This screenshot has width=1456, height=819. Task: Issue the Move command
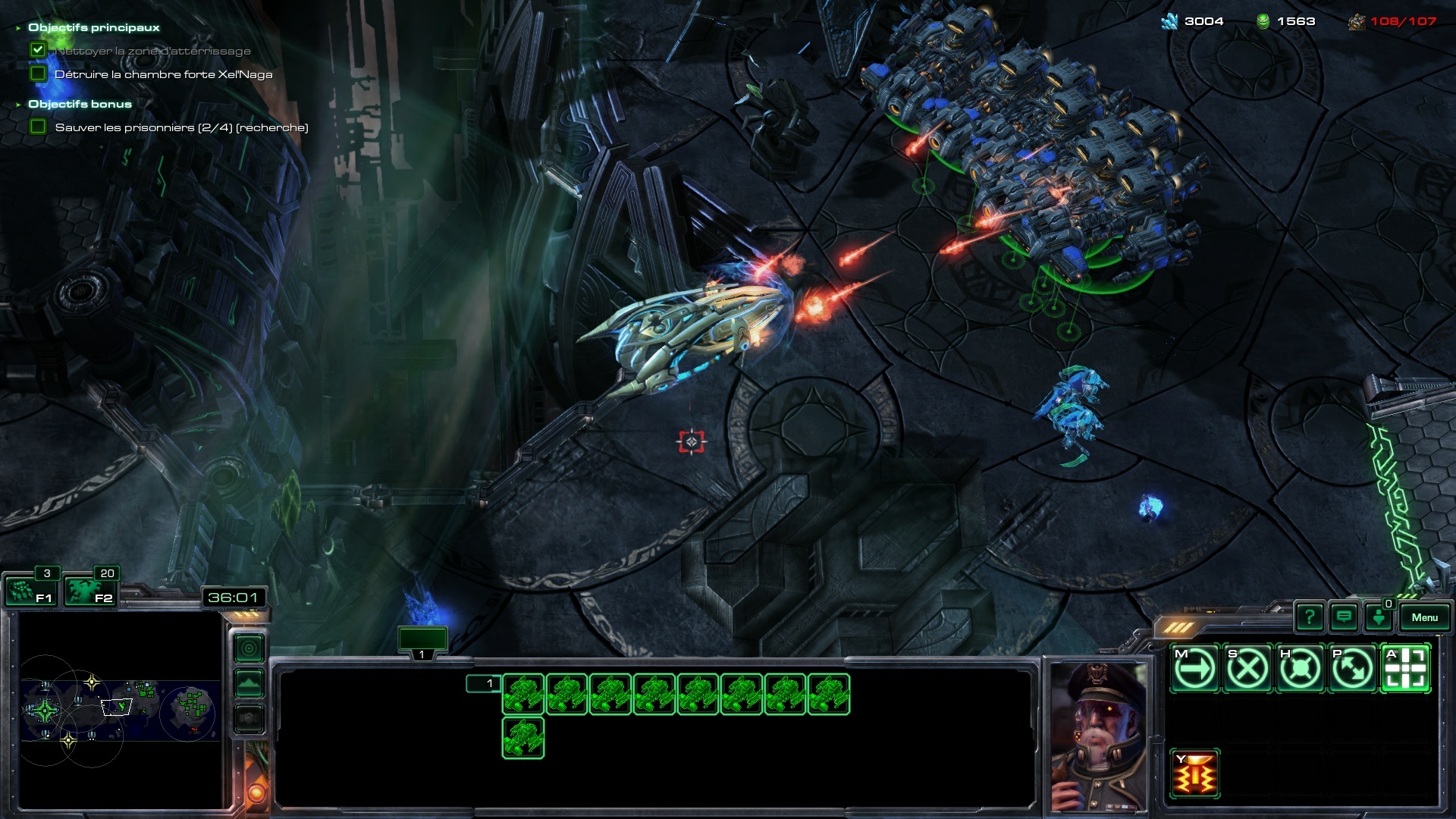pyautogui.click(x=1195, y=669)
